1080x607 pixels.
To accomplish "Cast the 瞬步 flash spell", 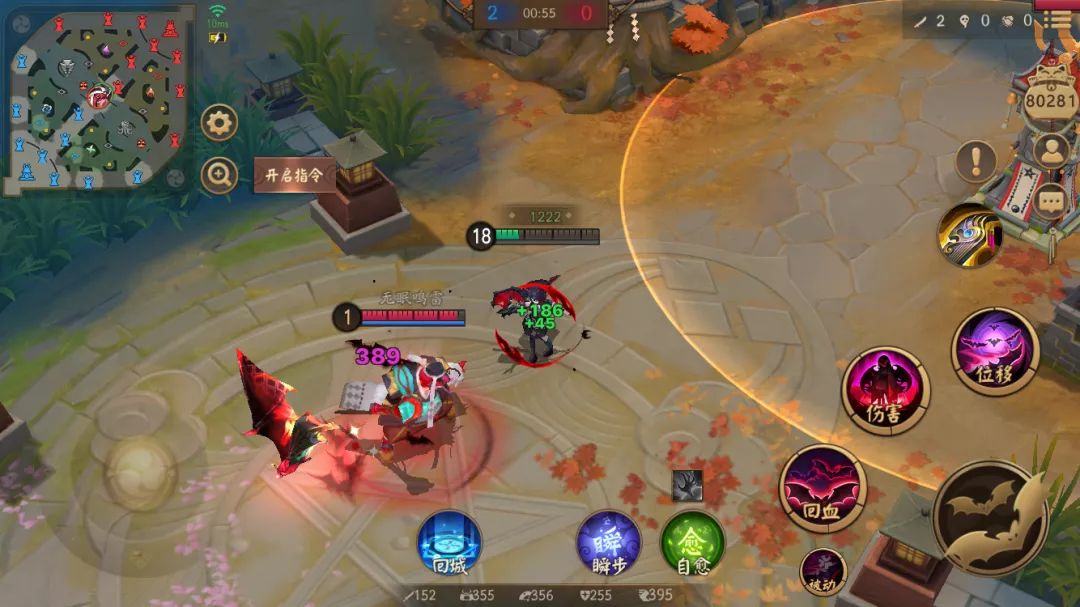I will coord(608,543).
